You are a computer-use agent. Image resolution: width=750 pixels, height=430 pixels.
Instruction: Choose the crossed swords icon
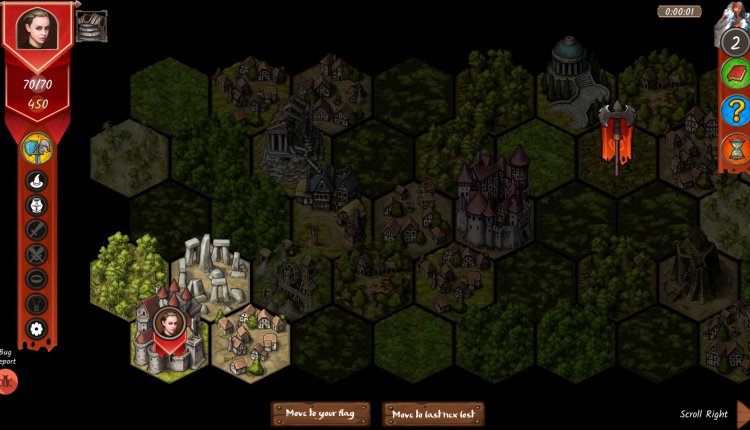point(37,254)
